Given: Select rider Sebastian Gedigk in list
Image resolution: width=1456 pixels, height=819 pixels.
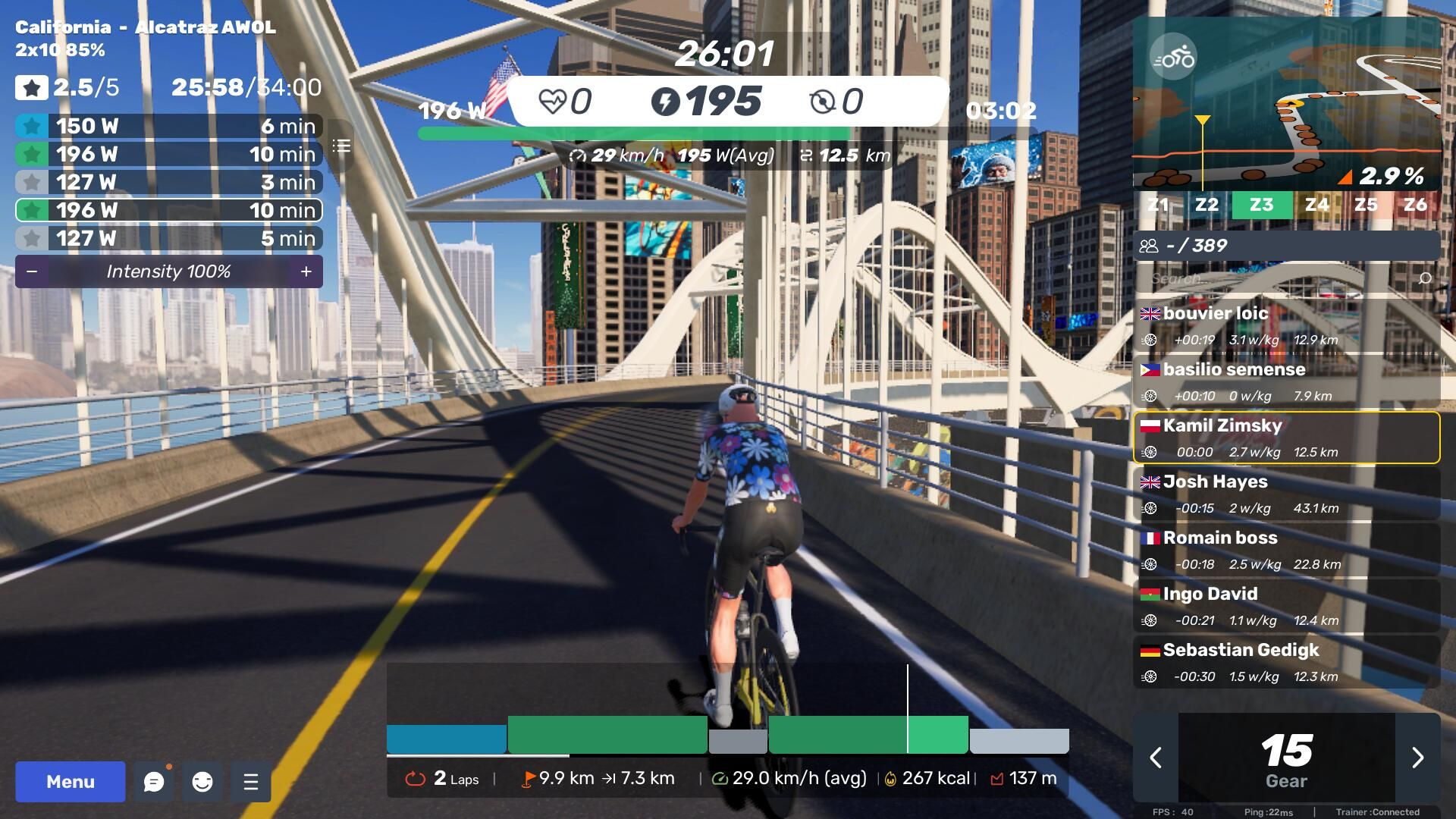Looking at the screenshot, I should tap(1286, 662).
